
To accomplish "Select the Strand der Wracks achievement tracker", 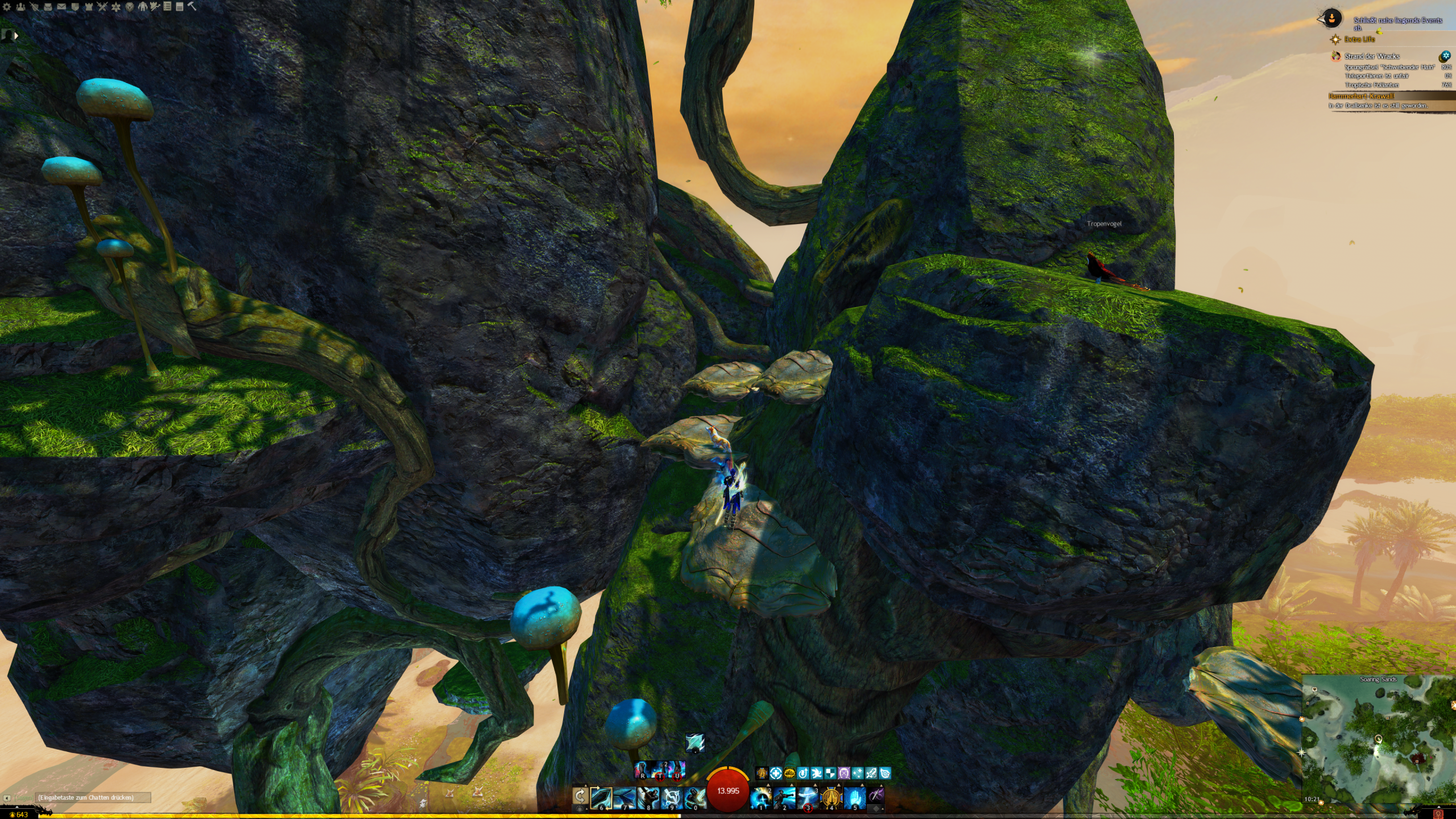I will click(x=1371, y=56).
